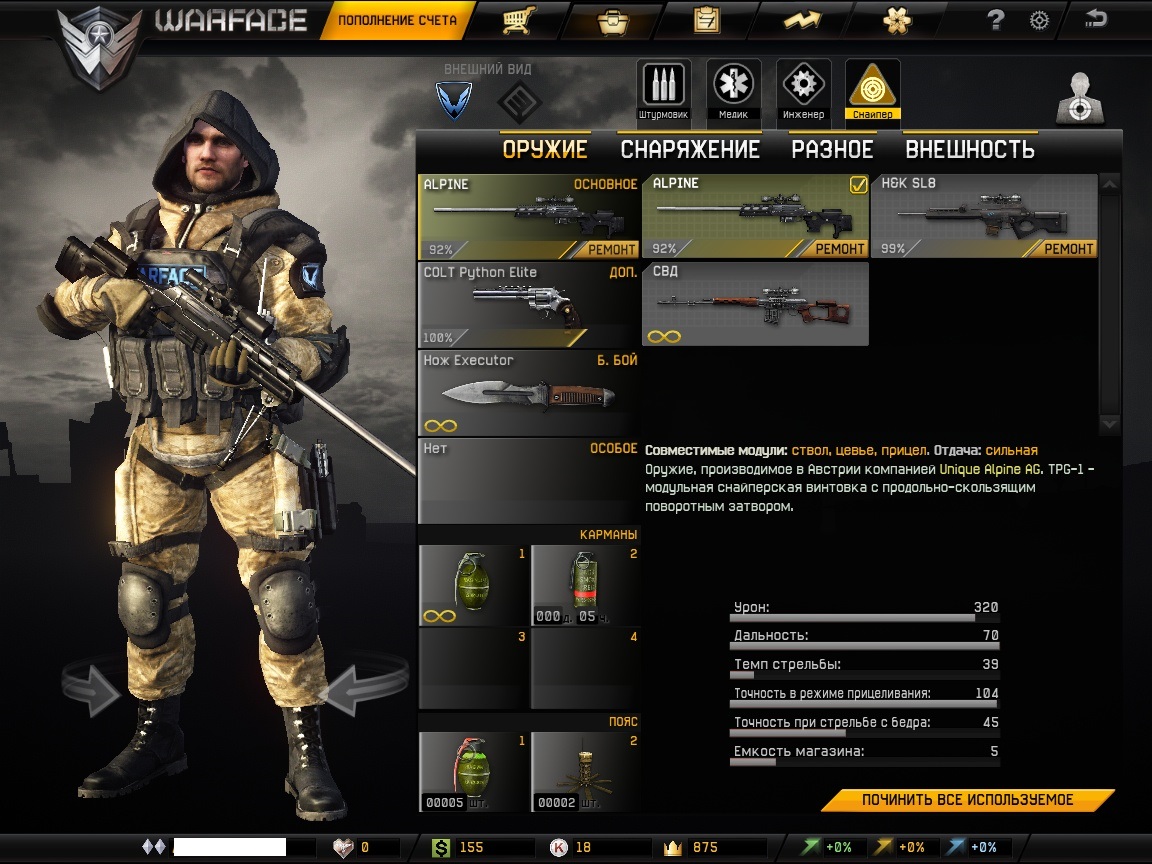This screenshot has width=1152, height=864.
Task: Go back with the return arrow
Action: click(1096, 19)
